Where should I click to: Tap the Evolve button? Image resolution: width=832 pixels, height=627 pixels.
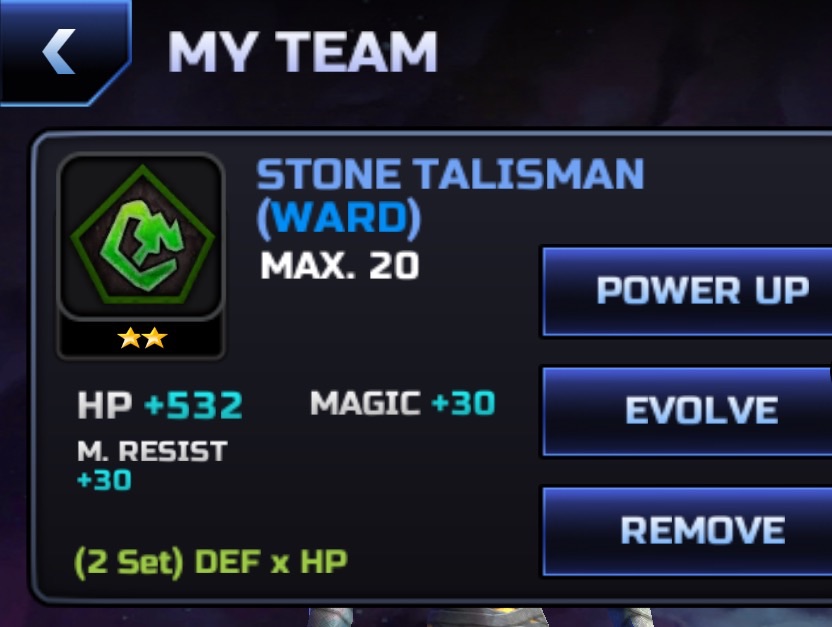pos(688,411)
